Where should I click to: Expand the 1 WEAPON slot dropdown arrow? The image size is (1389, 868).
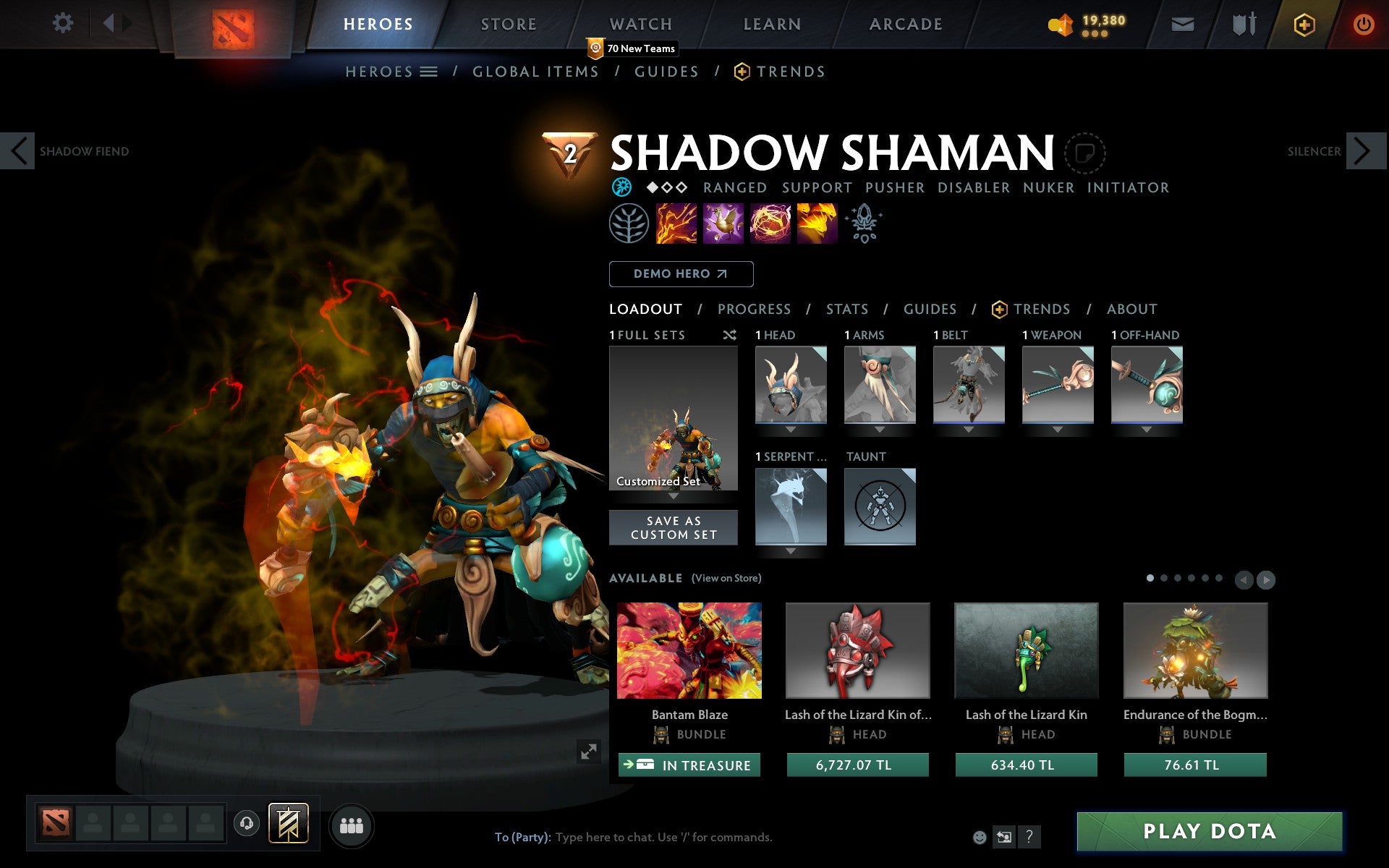[1058, 428]
